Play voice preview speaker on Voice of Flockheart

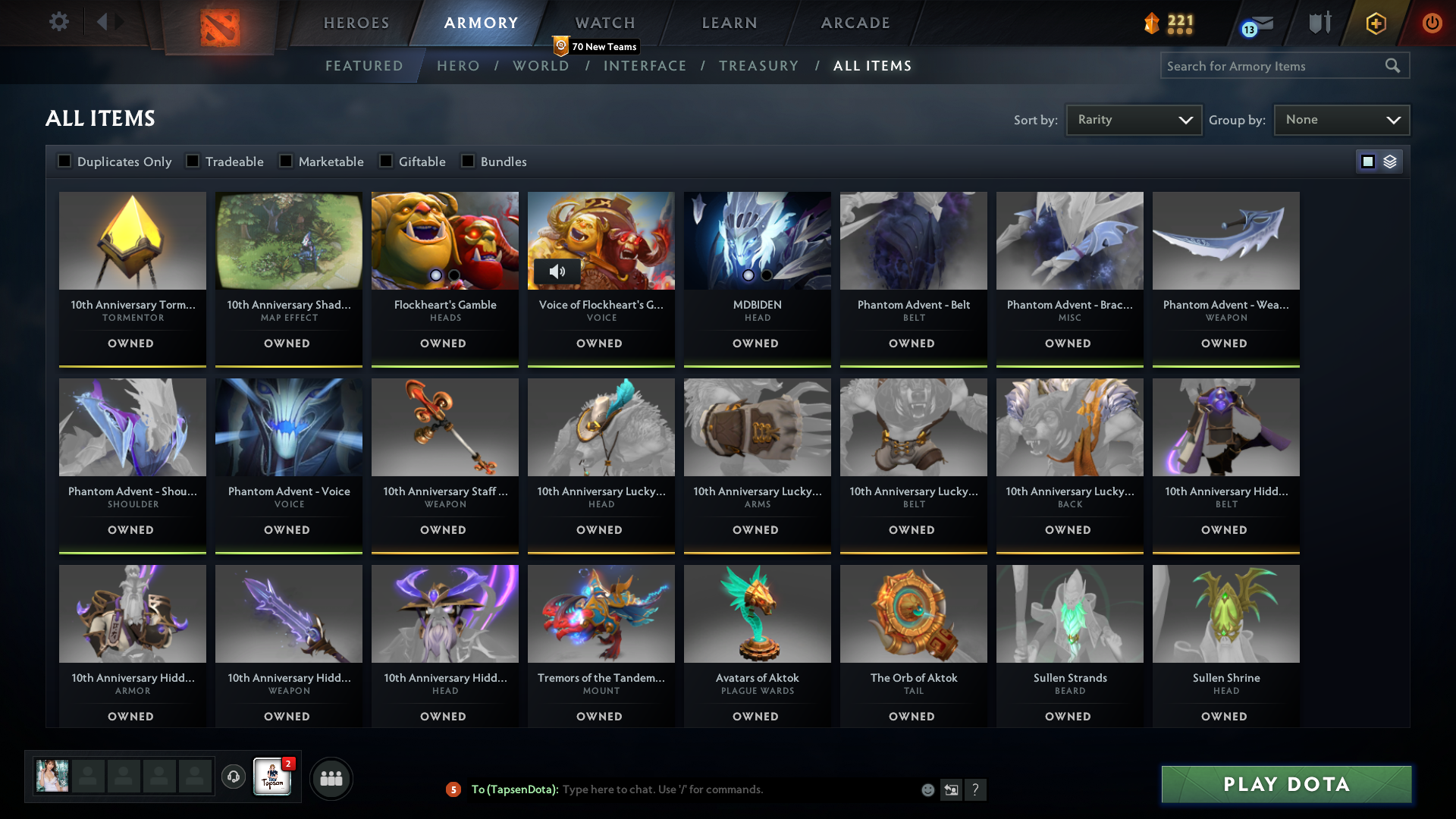pos(558,271)
